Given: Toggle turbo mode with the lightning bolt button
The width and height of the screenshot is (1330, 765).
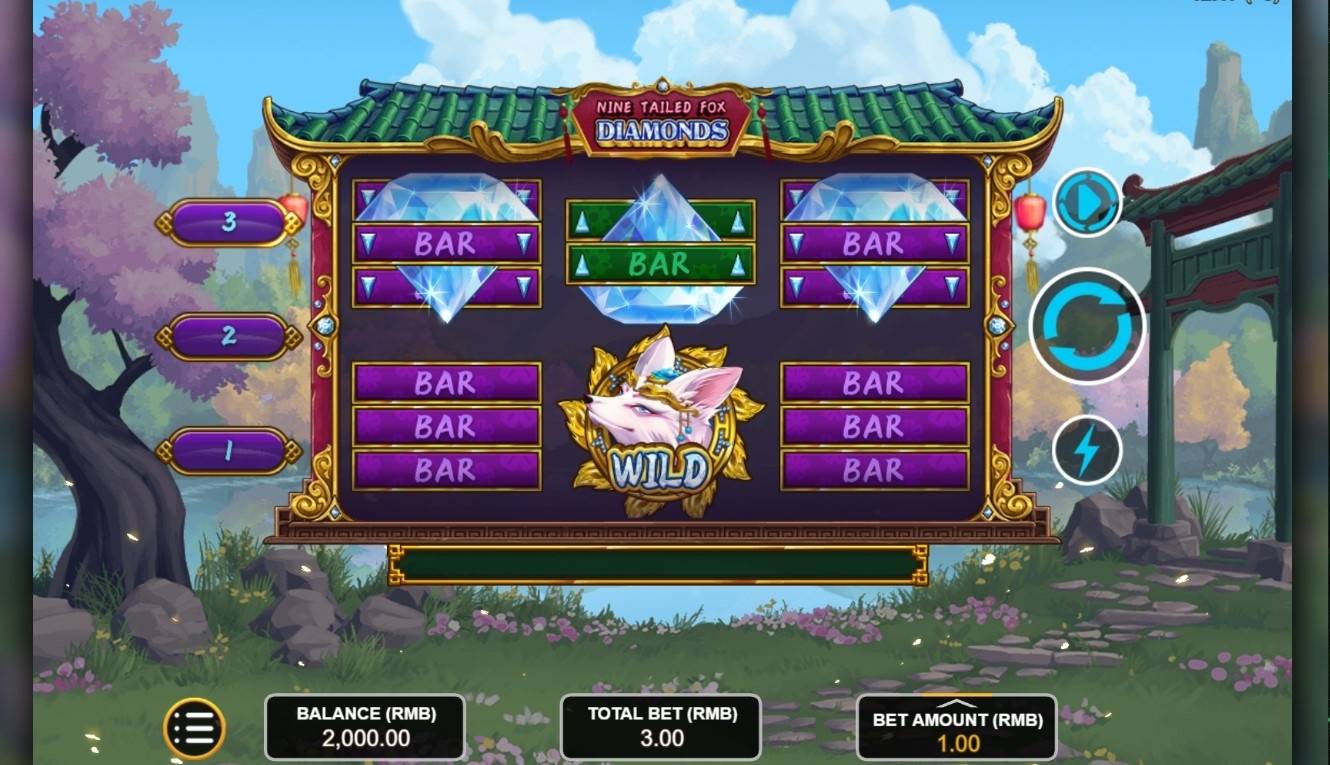Looking at the screenshot, I should click(1087, 450).
